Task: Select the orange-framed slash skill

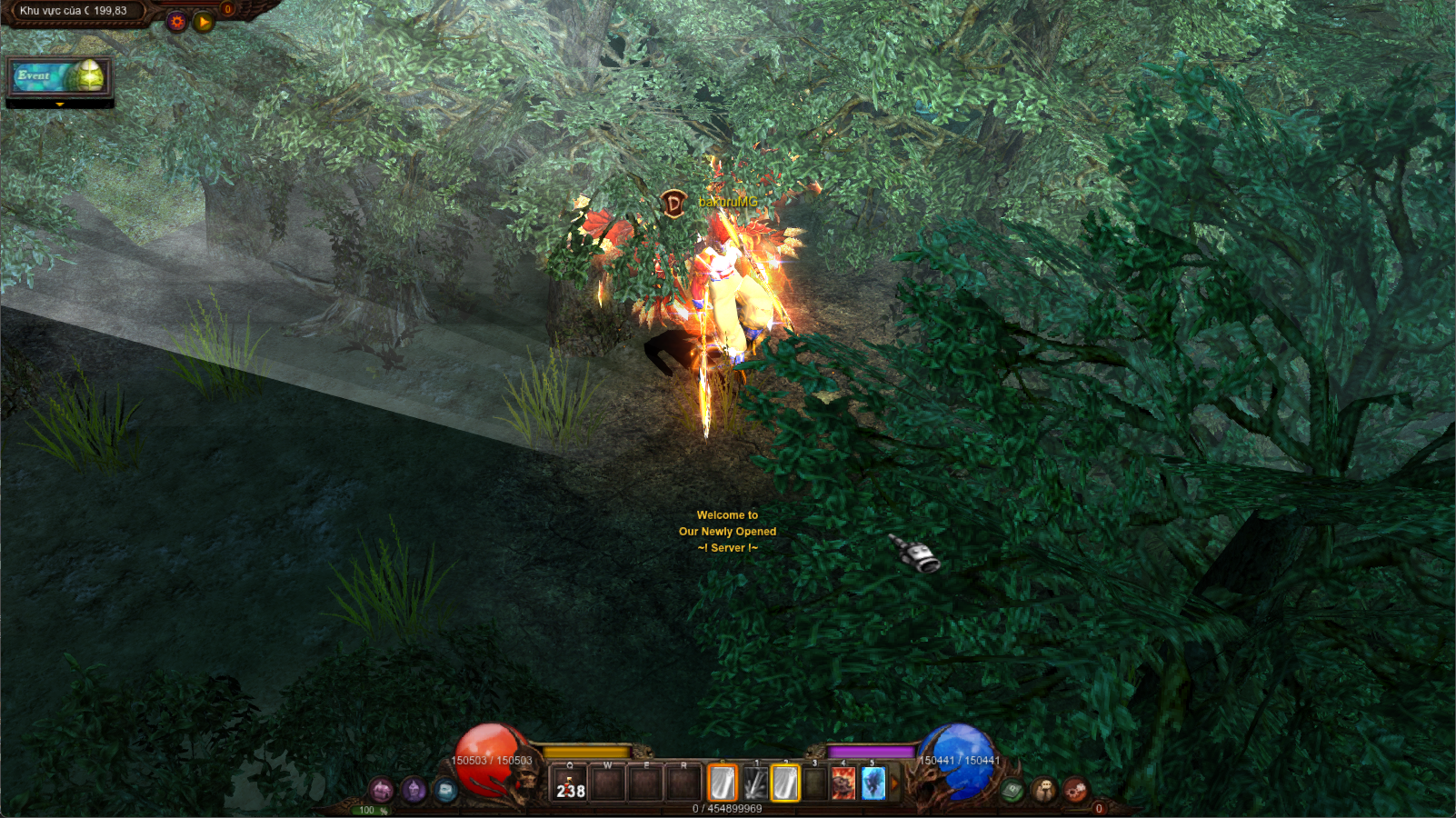Action: point(723,783)
